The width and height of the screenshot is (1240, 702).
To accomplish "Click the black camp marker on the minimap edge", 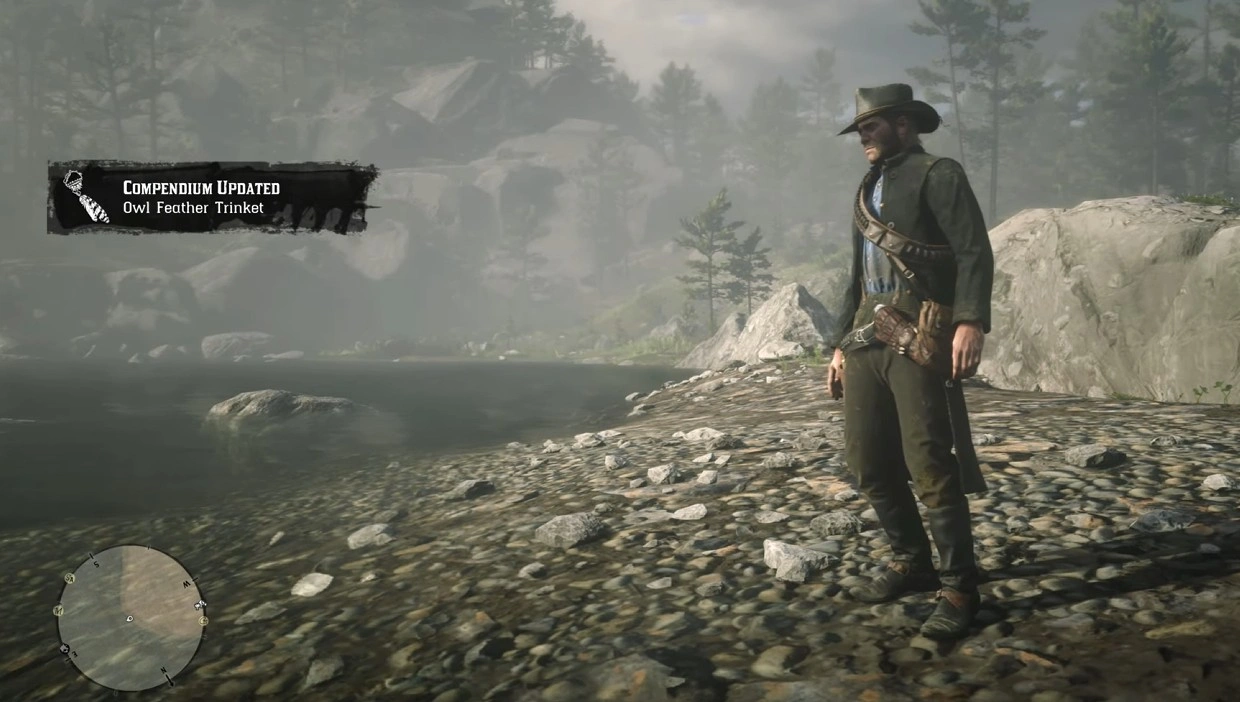I will [x=66, y=649].
